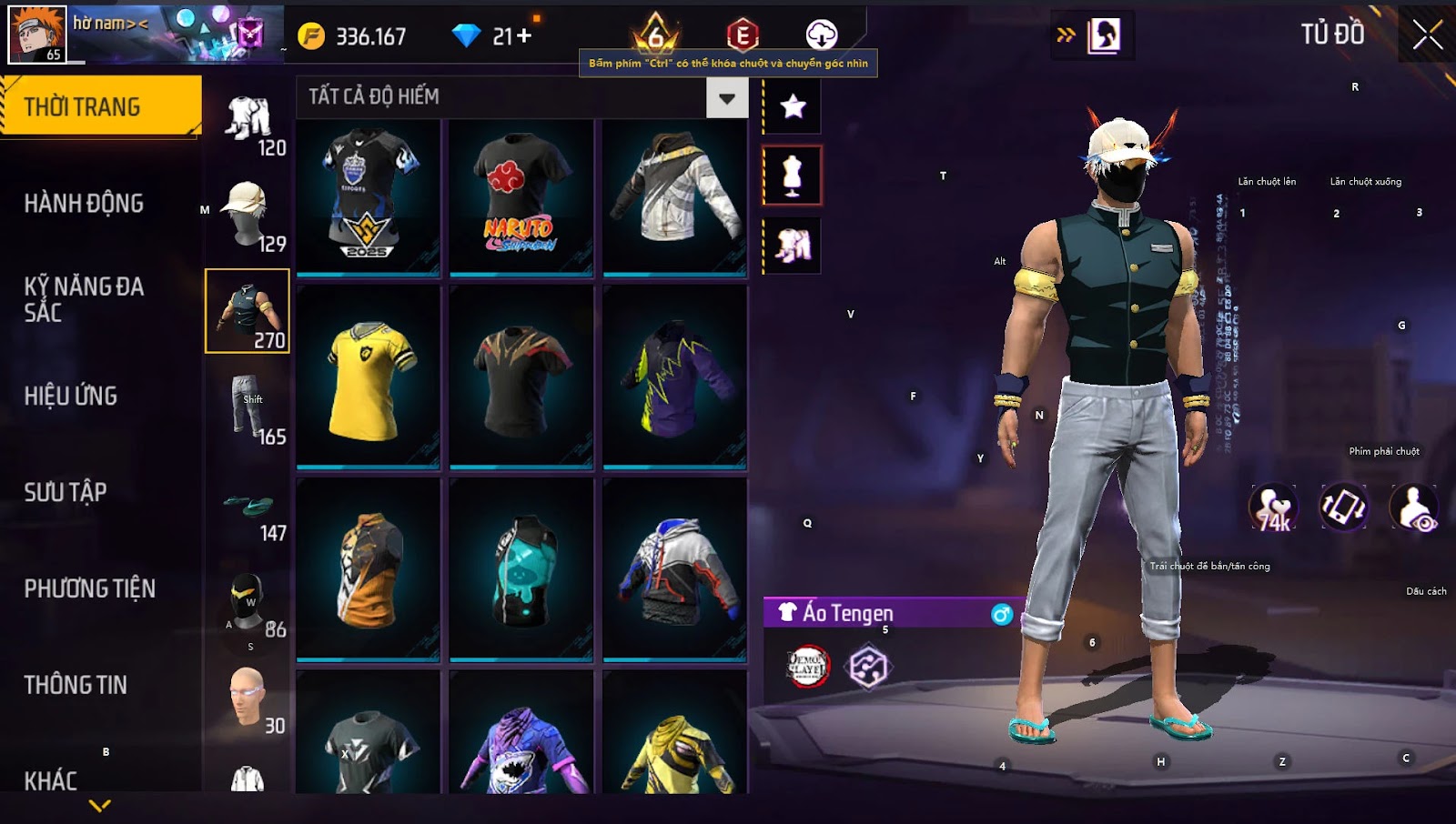The width and height of the screenshot is (1456, 824).
Task: Open the Phương Tiện section
Action: 89,588
